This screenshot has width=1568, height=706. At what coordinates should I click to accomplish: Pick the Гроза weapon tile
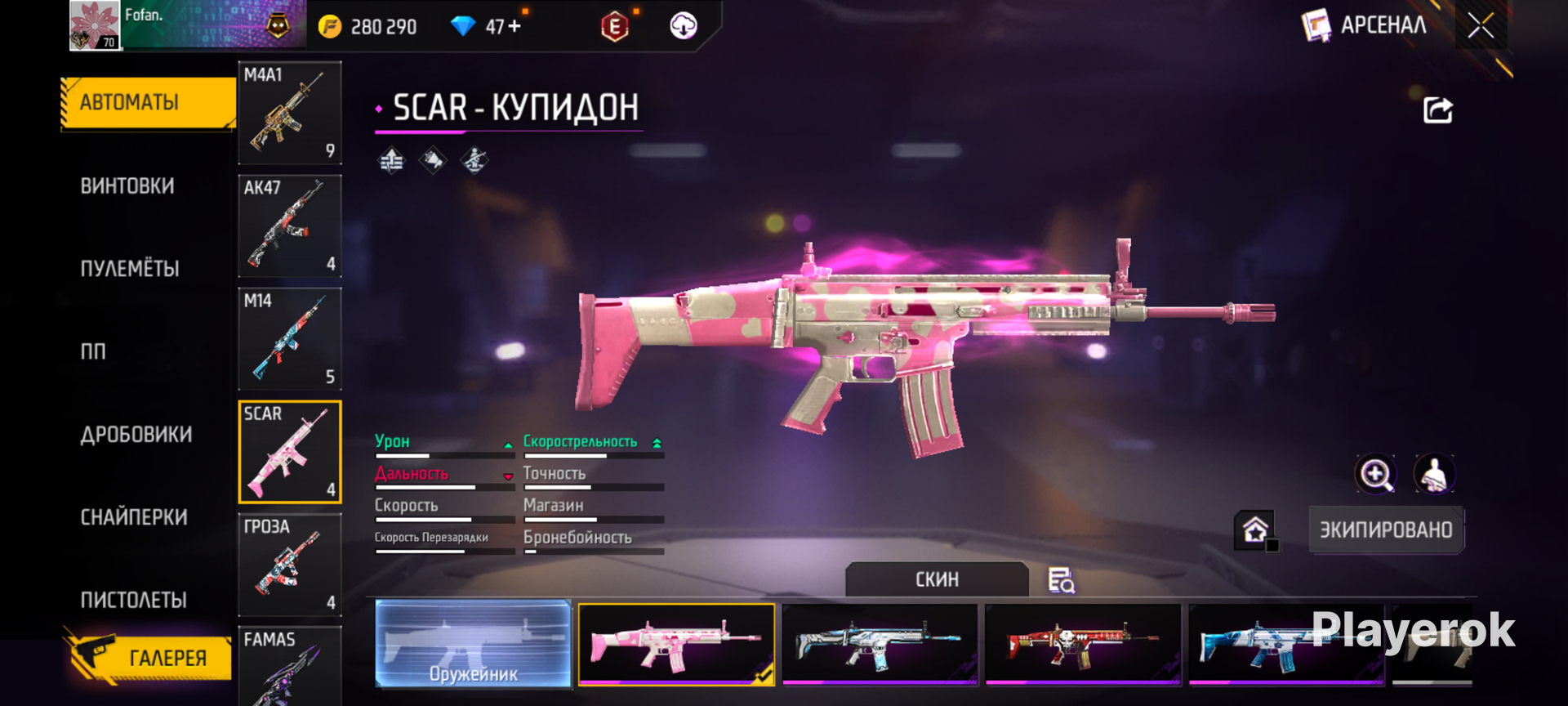click(290, 565)
